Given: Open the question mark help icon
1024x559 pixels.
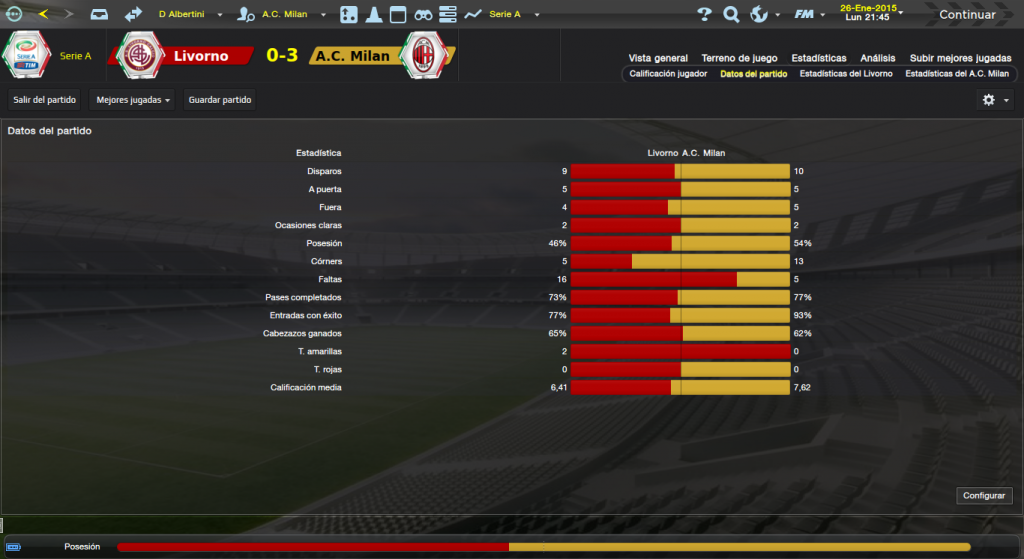Looking at the screenshot, I should click(x=704, y=15).
